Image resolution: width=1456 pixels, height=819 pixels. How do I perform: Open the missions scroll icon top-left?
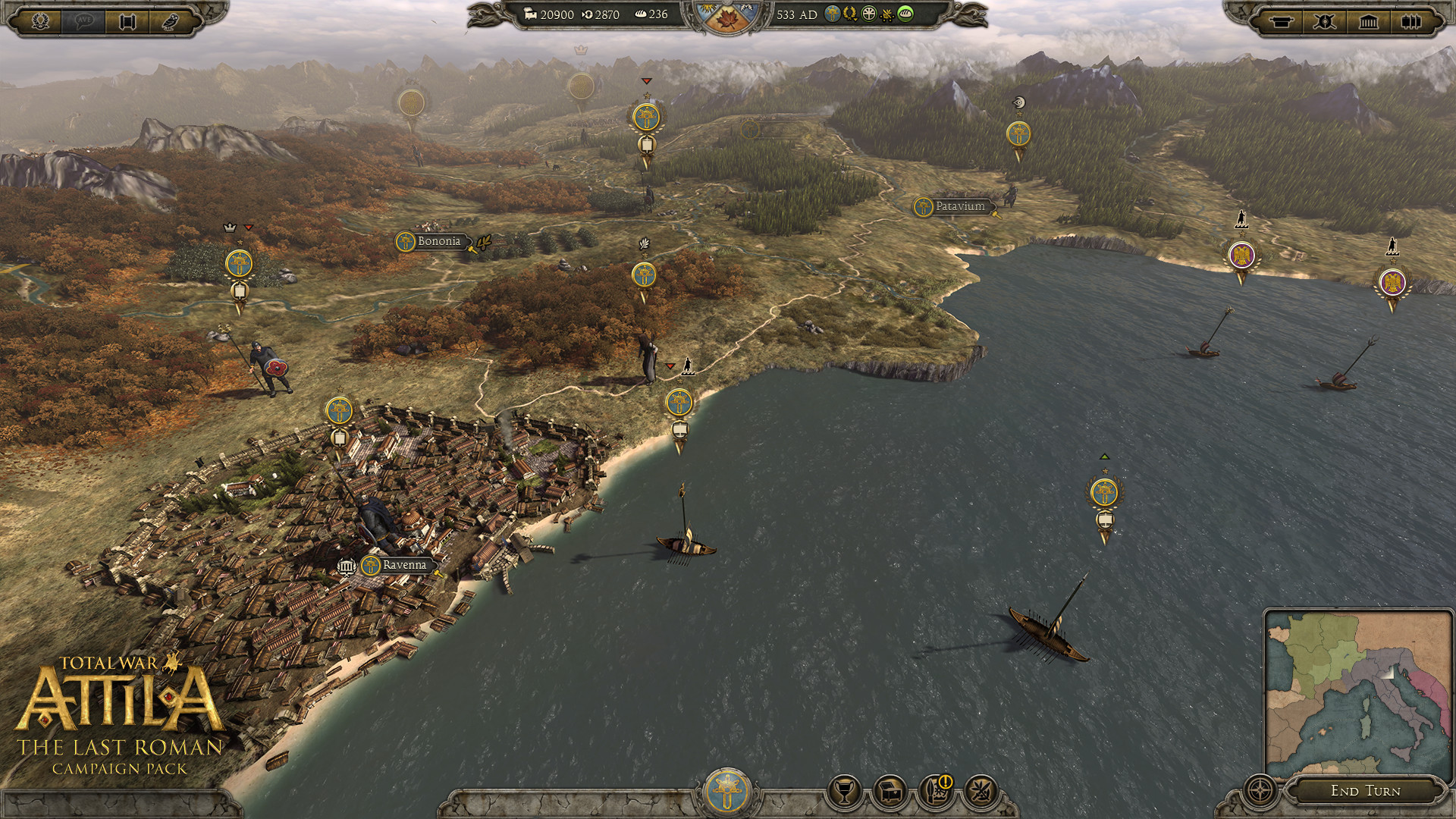point(127,22)
